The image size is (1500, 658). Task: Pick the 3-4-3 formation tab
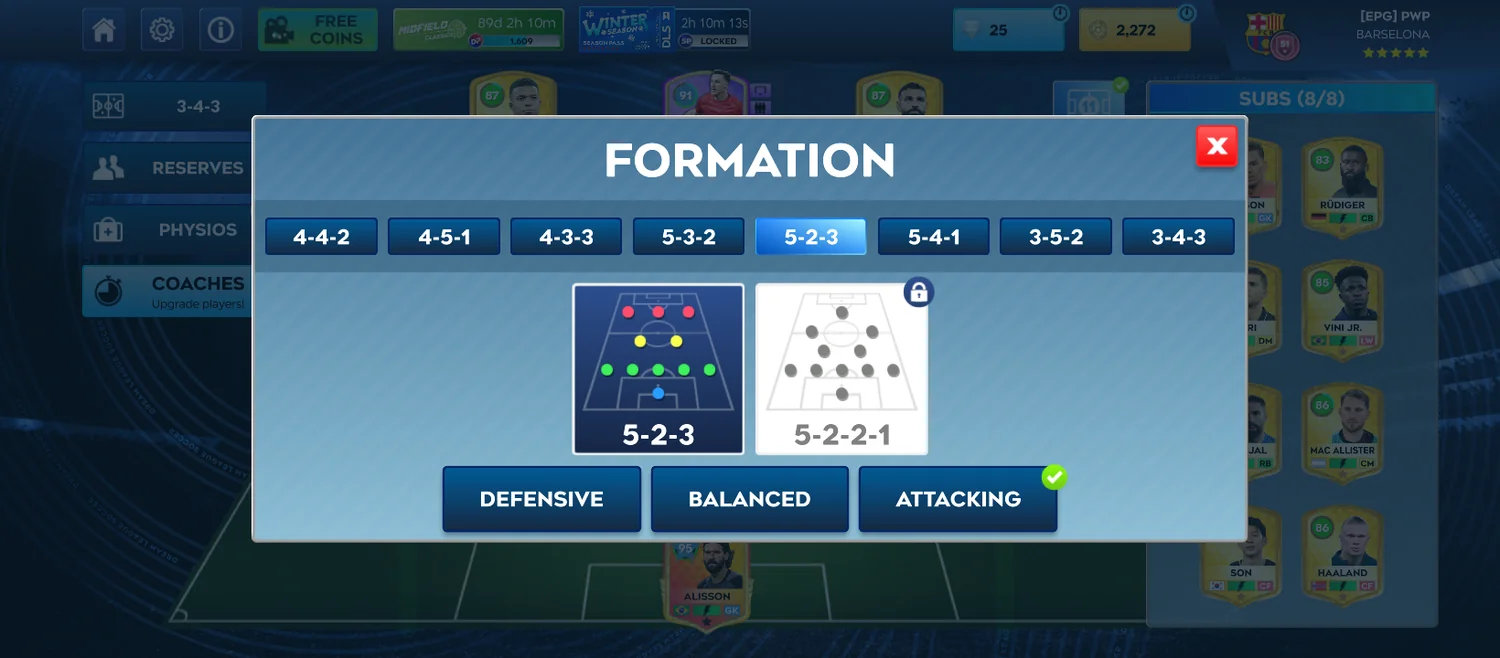point(1178,237)
